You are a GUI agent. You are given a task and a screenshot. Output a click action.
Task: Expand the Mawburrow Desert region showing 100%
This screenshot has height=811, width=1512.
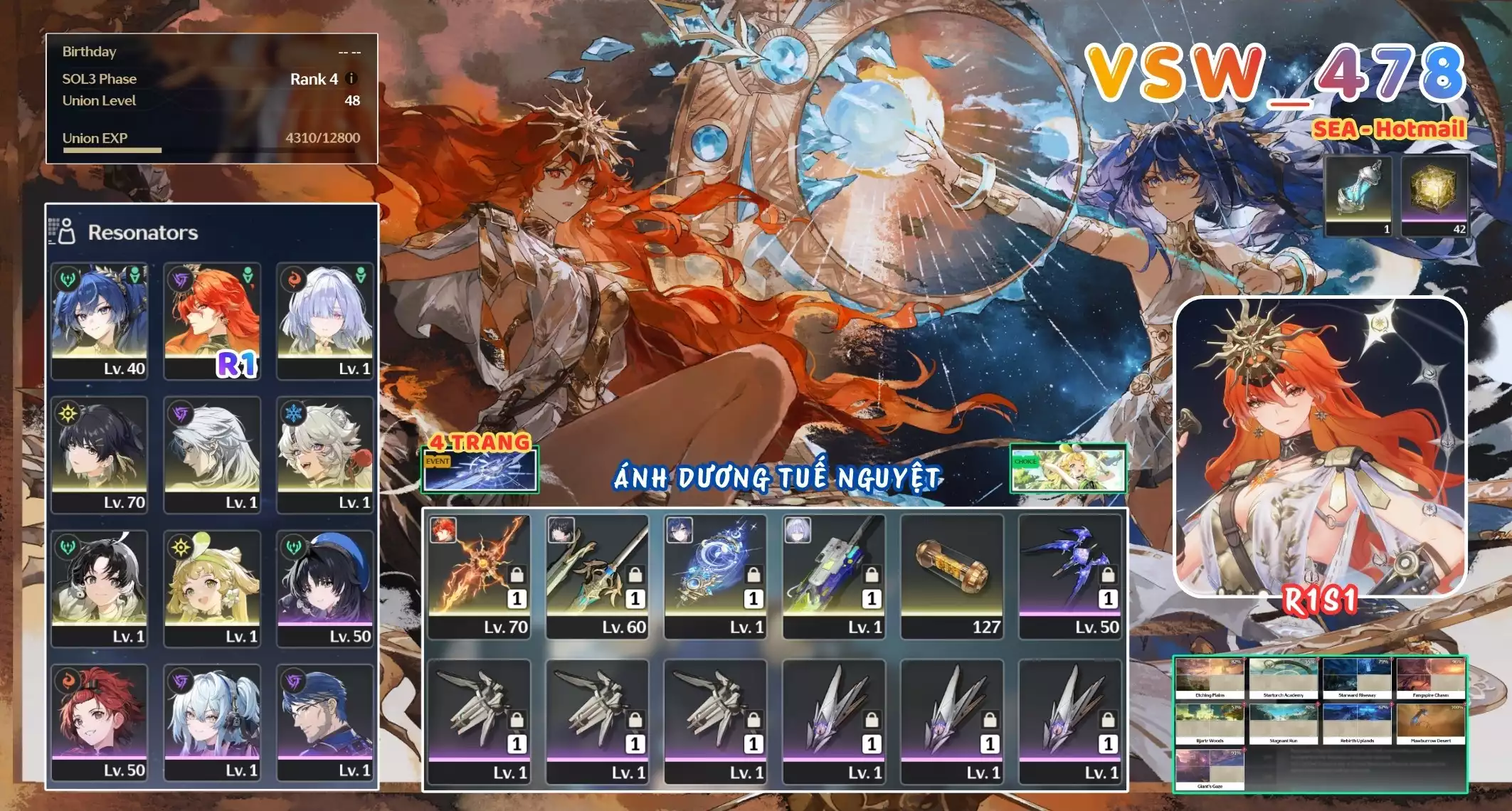[x=1431, y=722]
